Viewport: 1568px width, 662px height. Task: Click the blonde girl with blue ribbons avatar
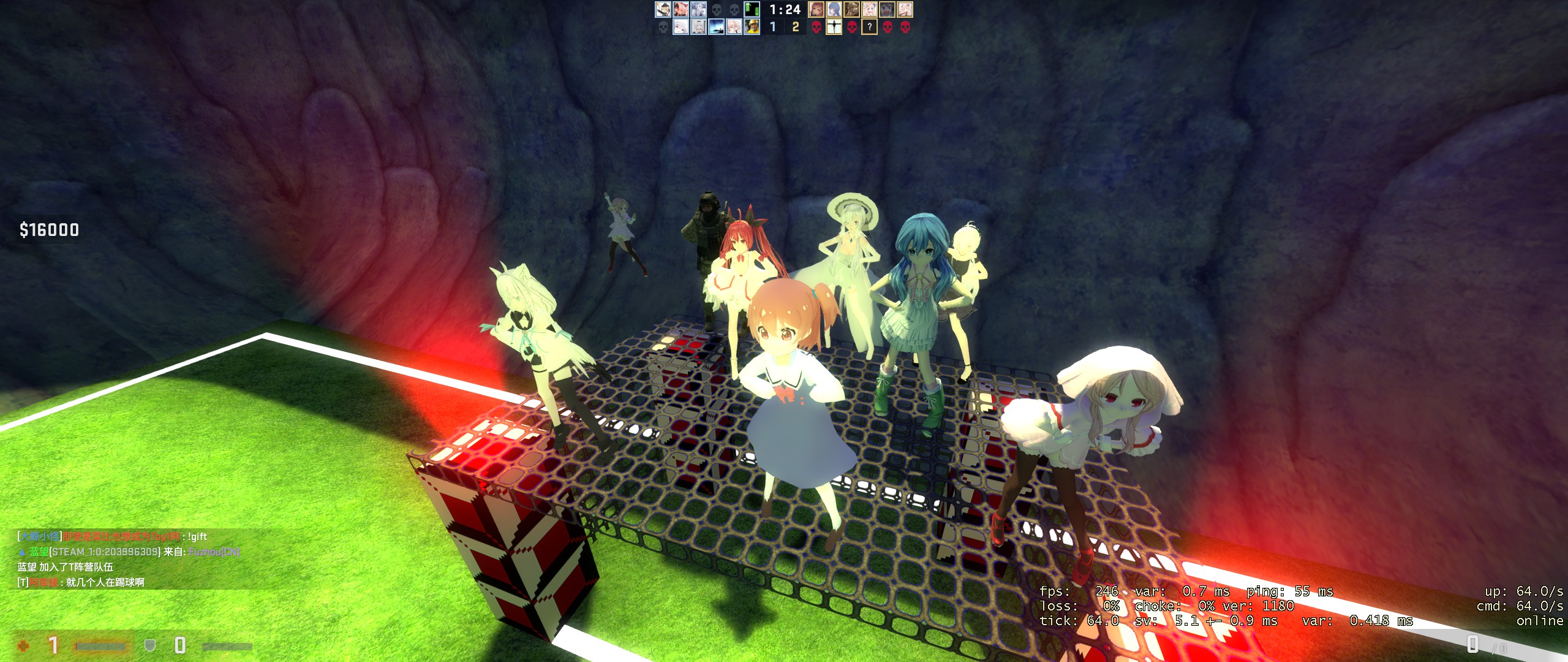pos(869,9)
